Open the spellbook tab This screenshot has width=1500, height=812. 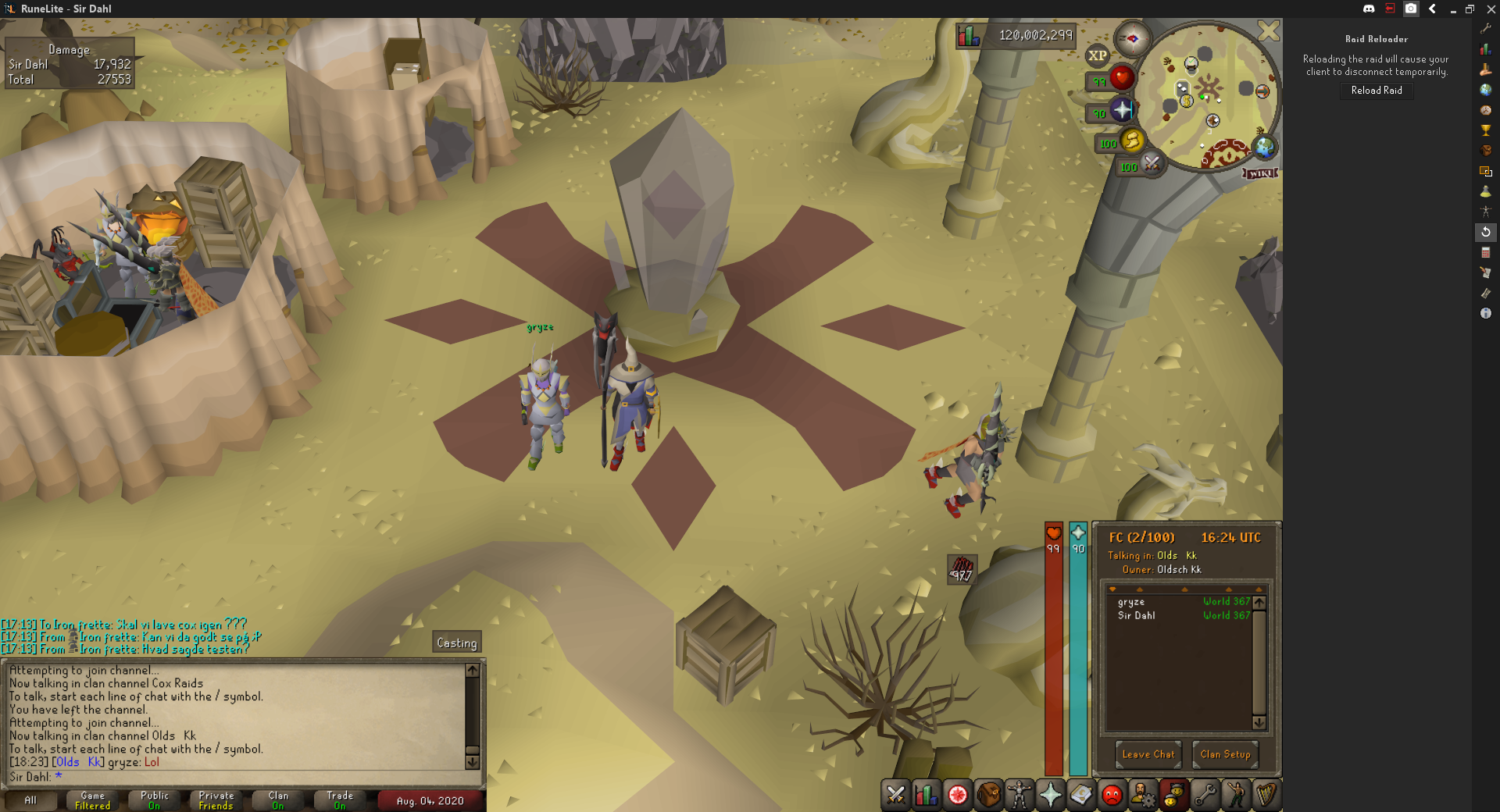click(1081, 796)
